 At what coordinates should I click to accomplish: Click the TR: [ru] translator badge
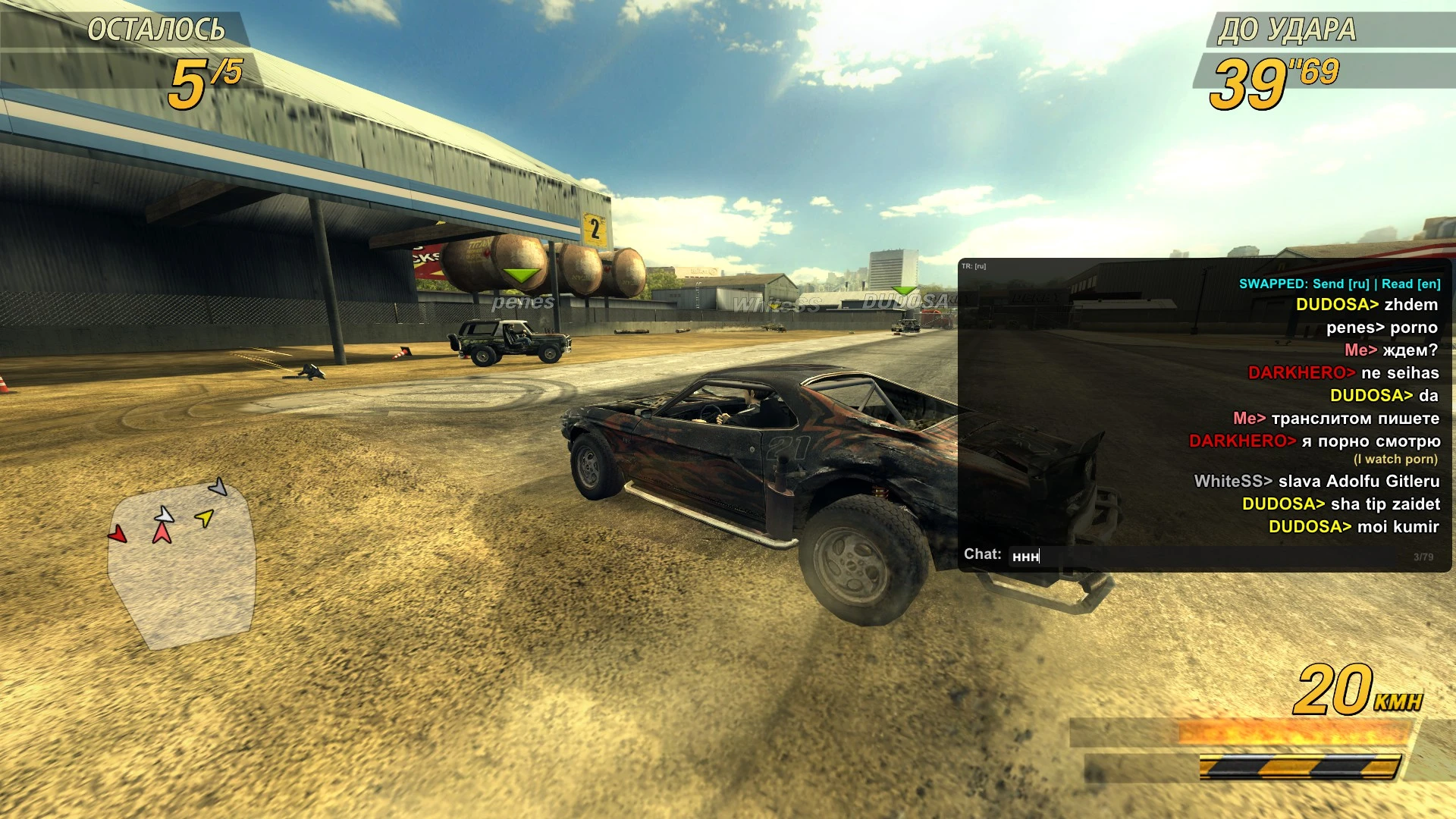(974, 266)
